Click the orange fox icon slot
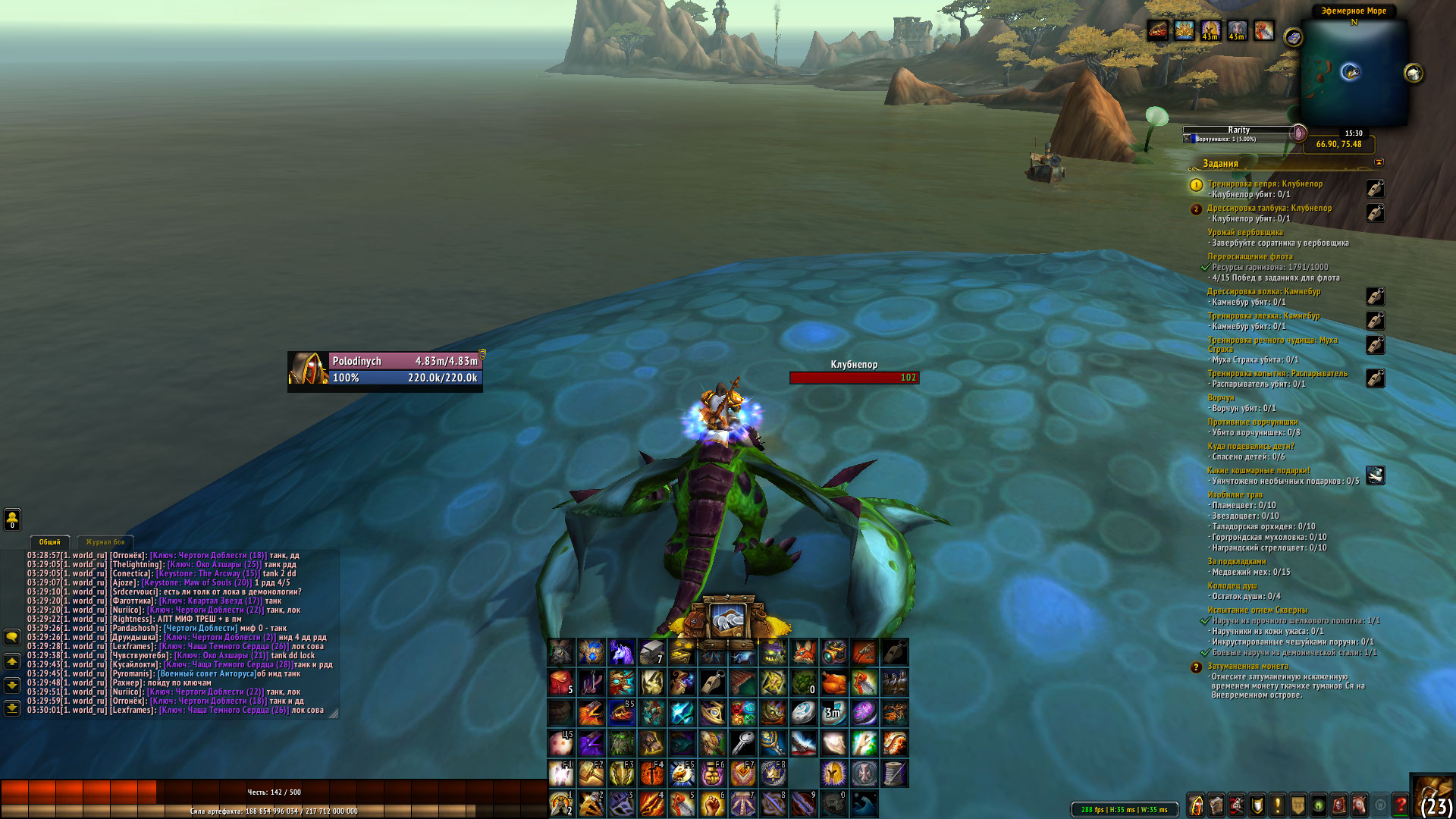Viewport: 1456px width, 819px height. [803, 652]
